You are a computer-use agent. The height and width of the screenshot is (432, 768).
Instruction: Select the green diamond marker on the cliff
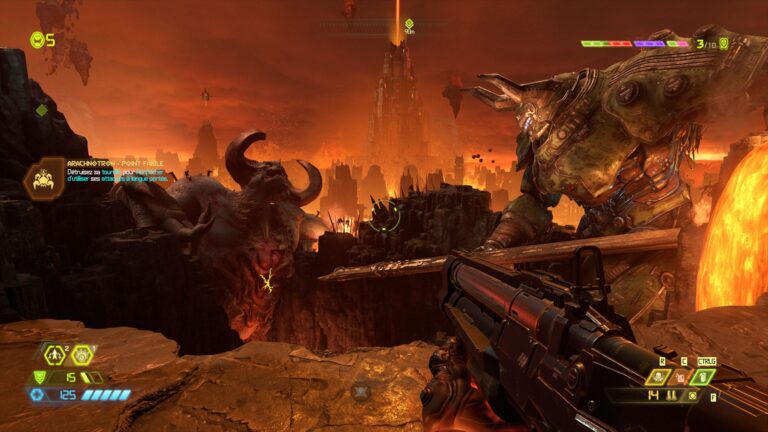click(41, 110)
